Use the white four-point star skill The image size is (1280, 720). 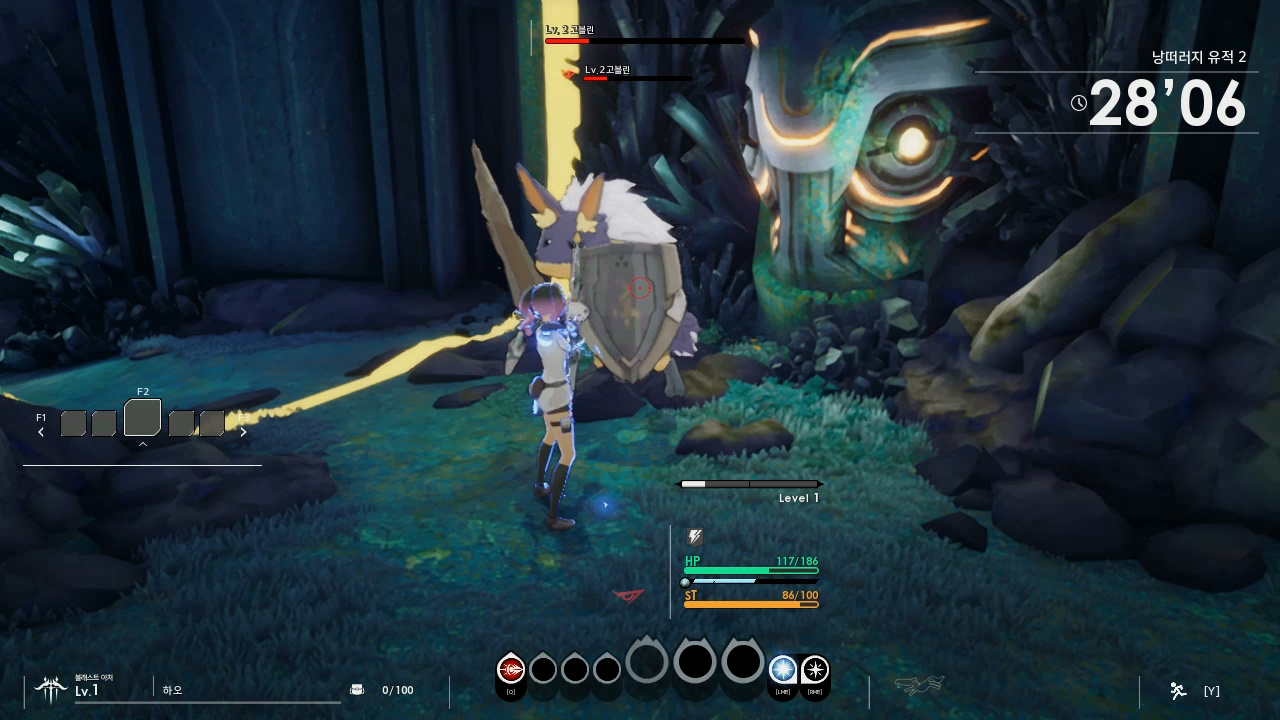click(815, 669)
